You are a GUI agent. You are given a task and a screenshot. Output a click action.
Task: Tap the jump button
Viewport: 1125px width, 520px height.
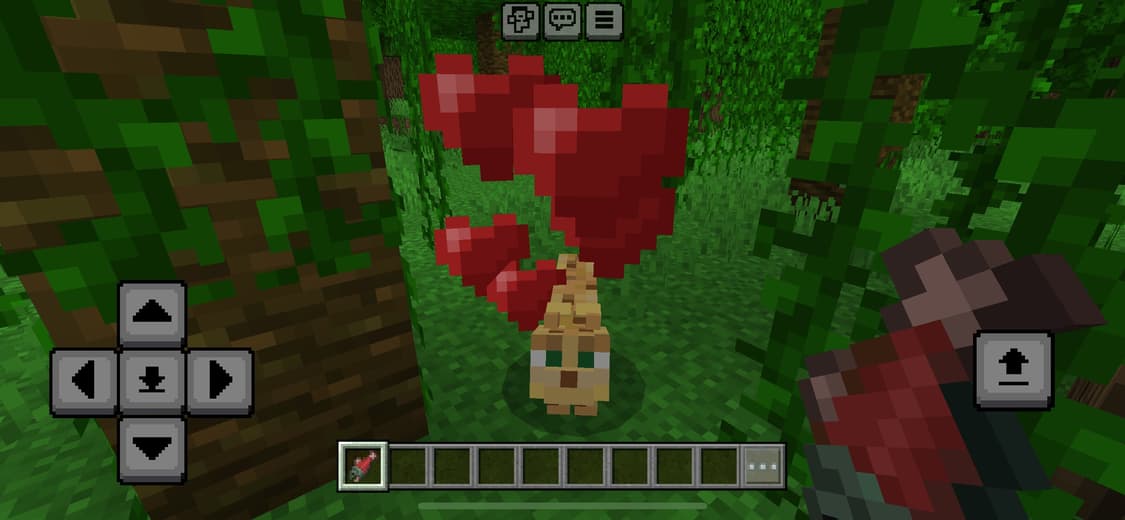(x=1014, y=371)
